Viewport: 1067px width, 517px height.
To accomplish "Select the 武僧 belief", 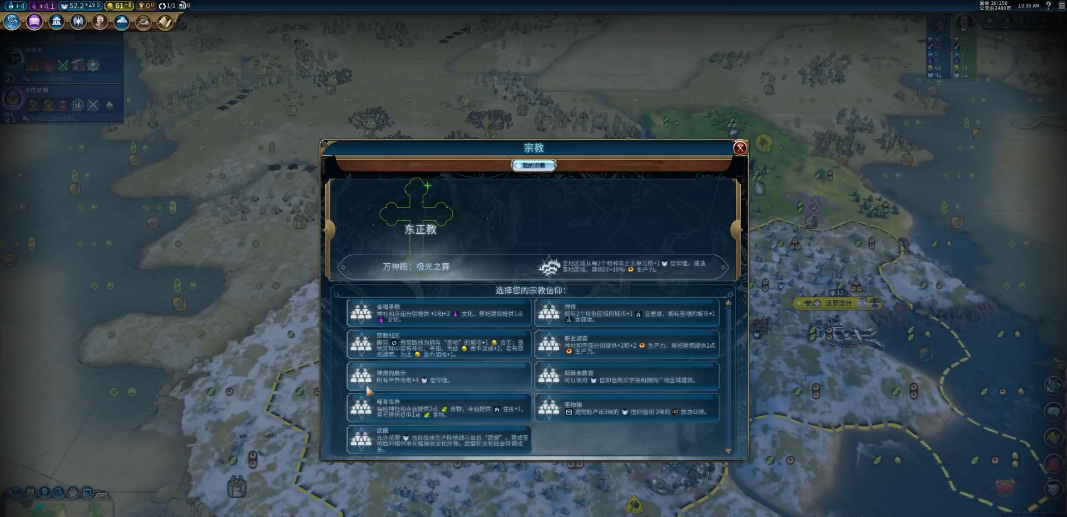I will (439, 439).
